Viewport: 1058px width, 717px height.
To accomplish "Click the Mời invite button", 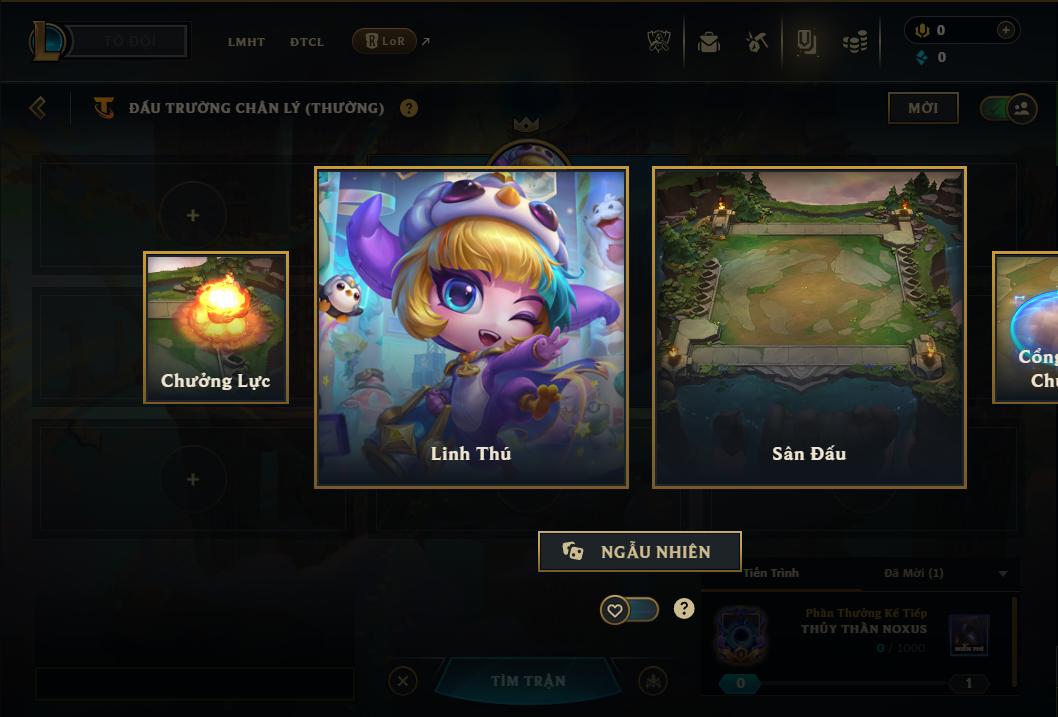I will (923, 108).
